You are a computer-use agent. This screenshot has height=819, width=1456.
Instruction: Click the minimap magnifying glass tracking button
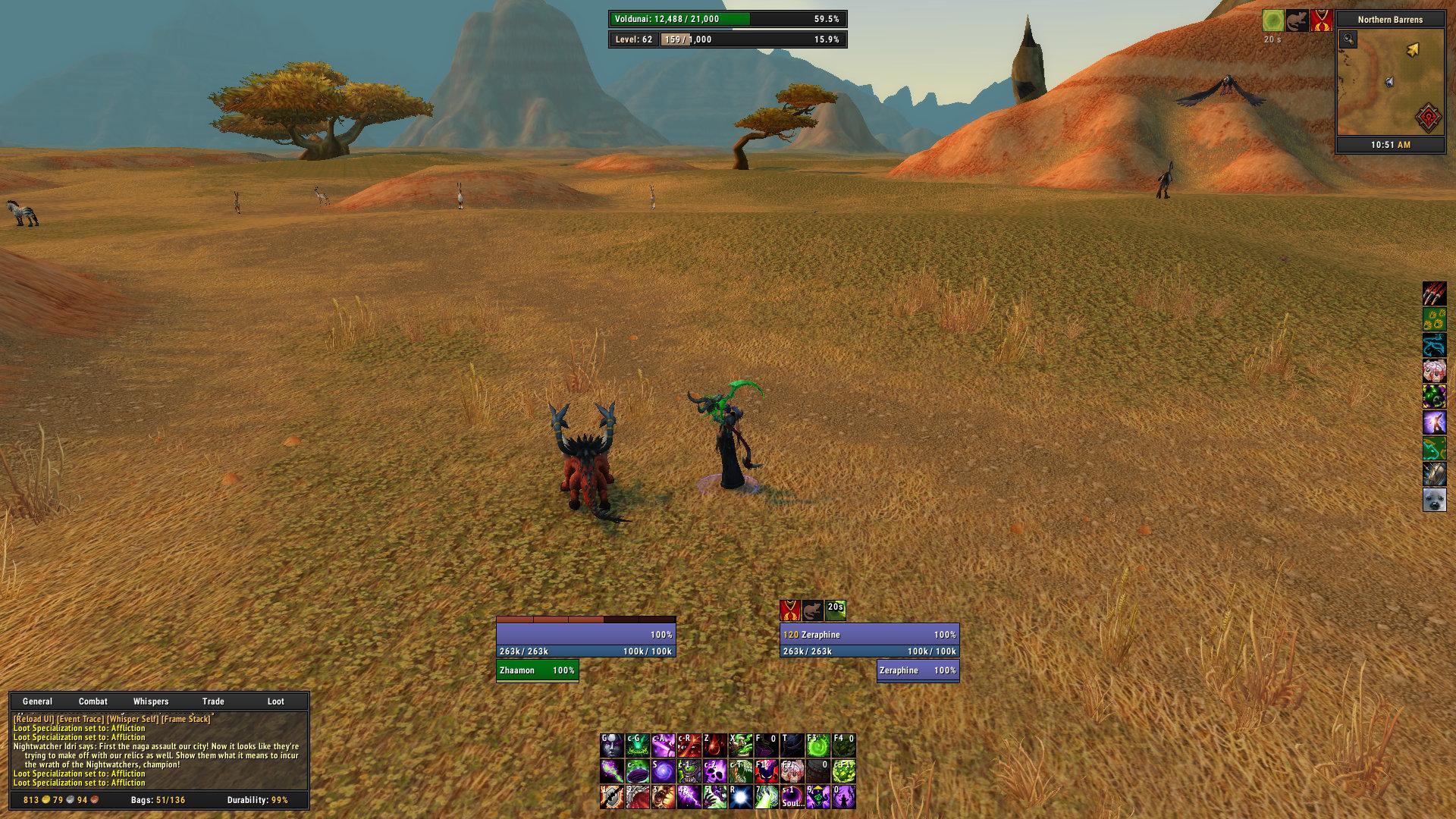(1348, 39)
